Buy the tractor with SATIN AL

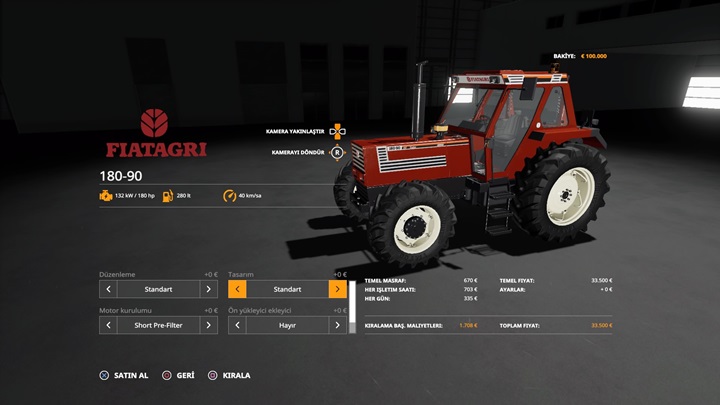tap(123, 375)
